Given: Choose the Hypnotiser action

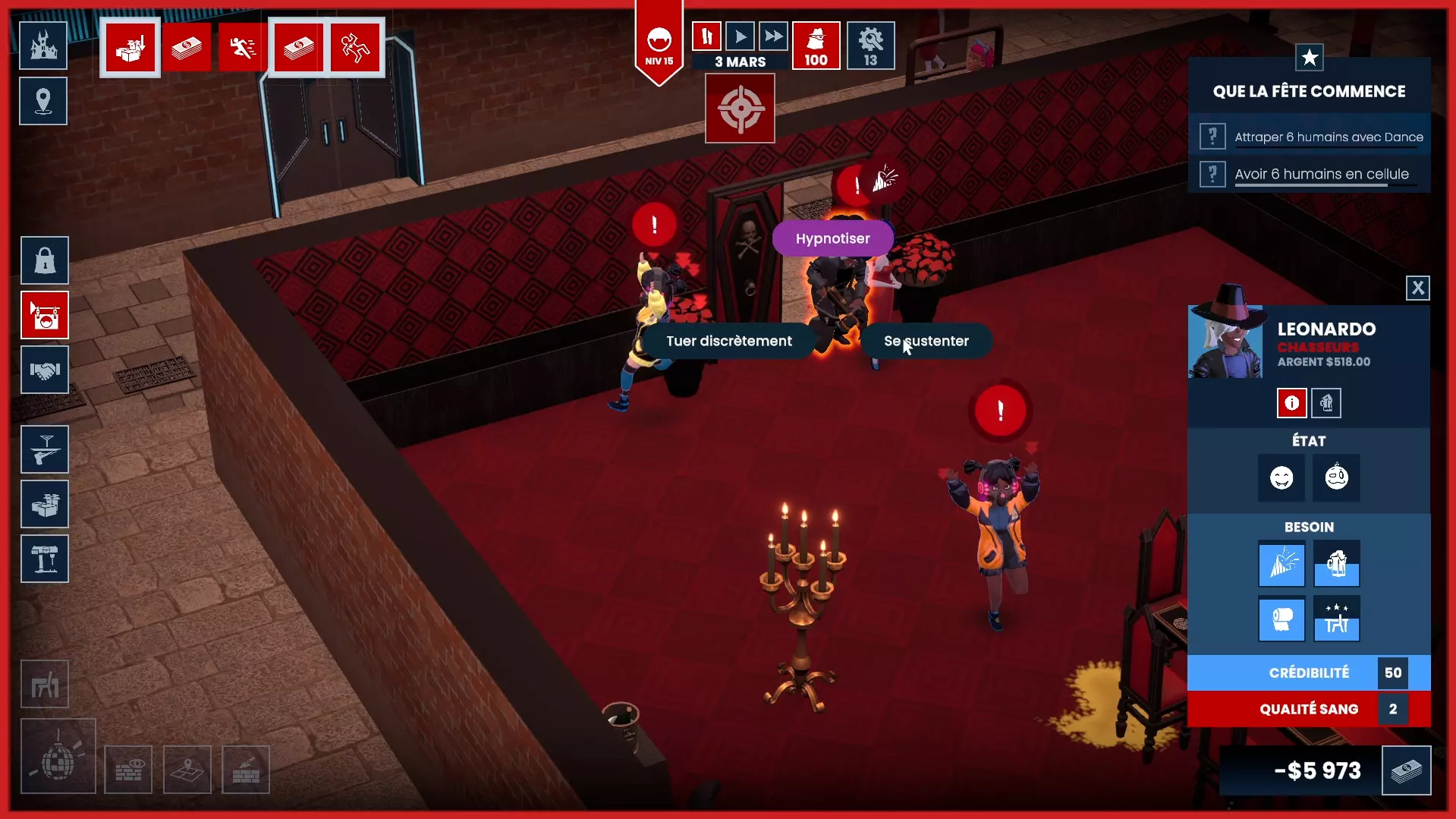Looking at the screenshot, I should 832,238.
